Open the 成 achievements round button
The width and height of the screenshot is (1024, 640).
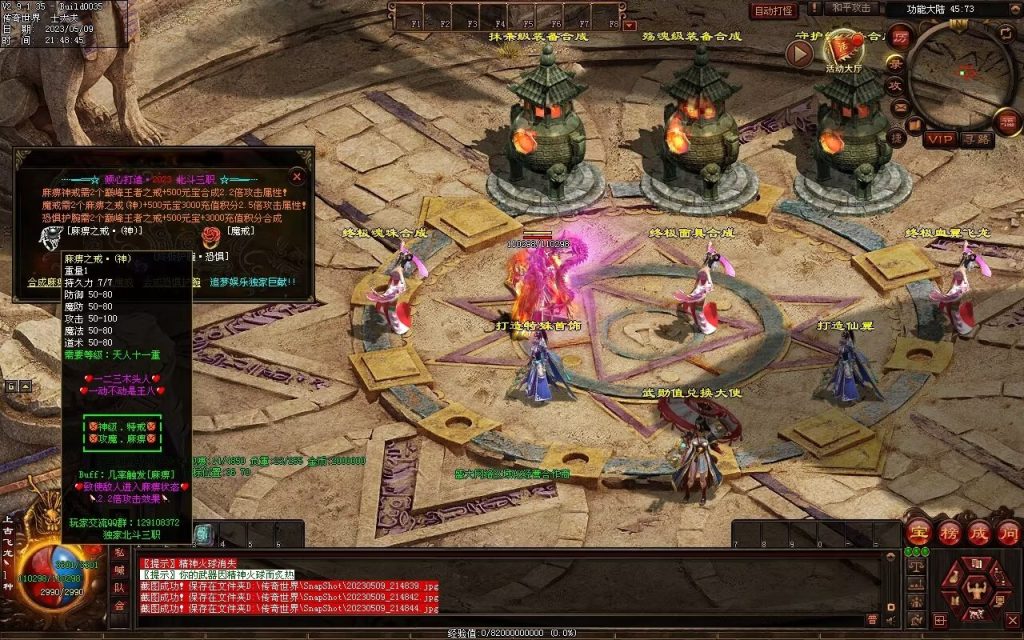[x=977, y=531]
